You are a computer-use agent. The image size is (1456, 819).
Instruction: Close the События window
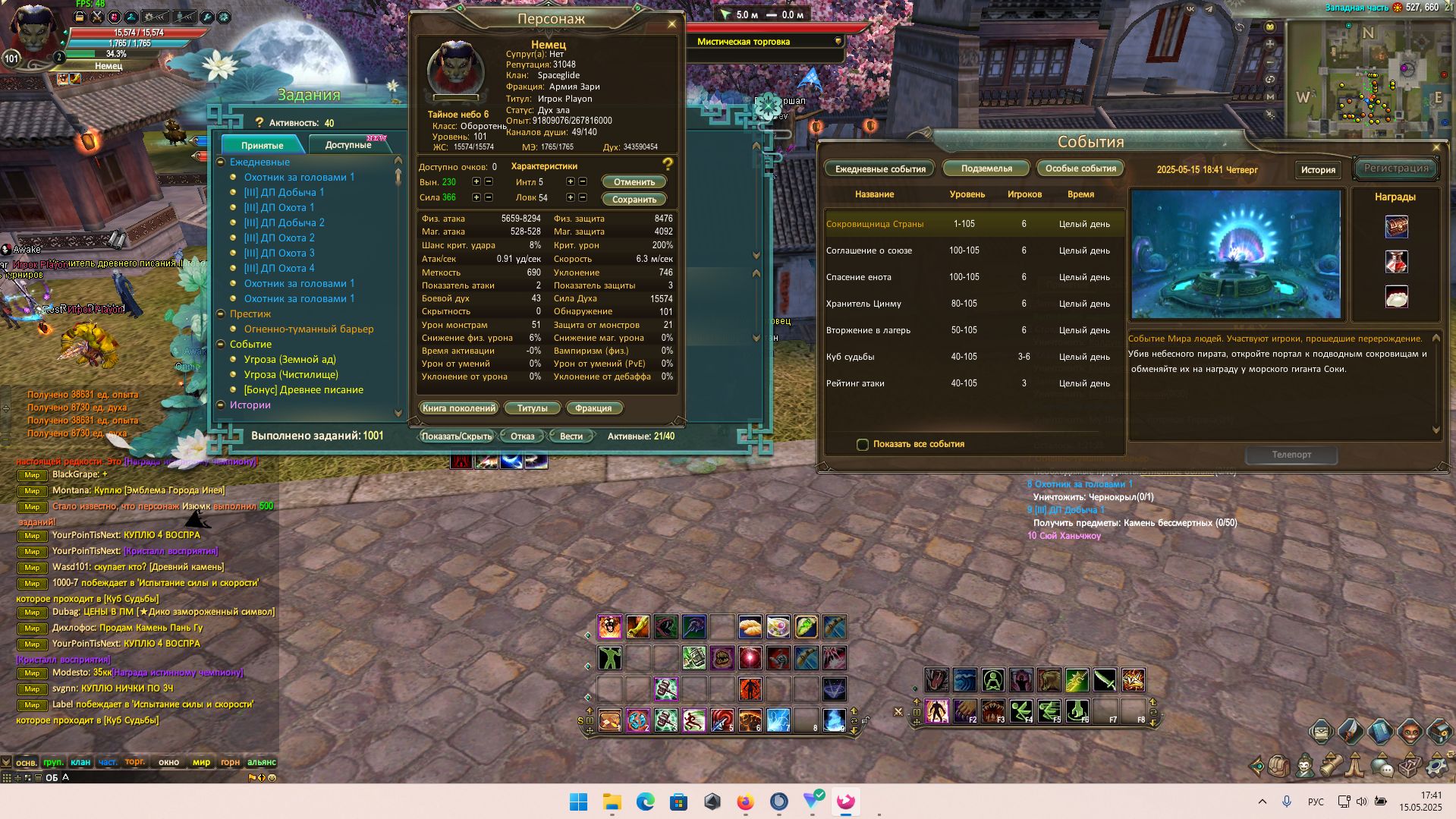[x=1436, y=147]
